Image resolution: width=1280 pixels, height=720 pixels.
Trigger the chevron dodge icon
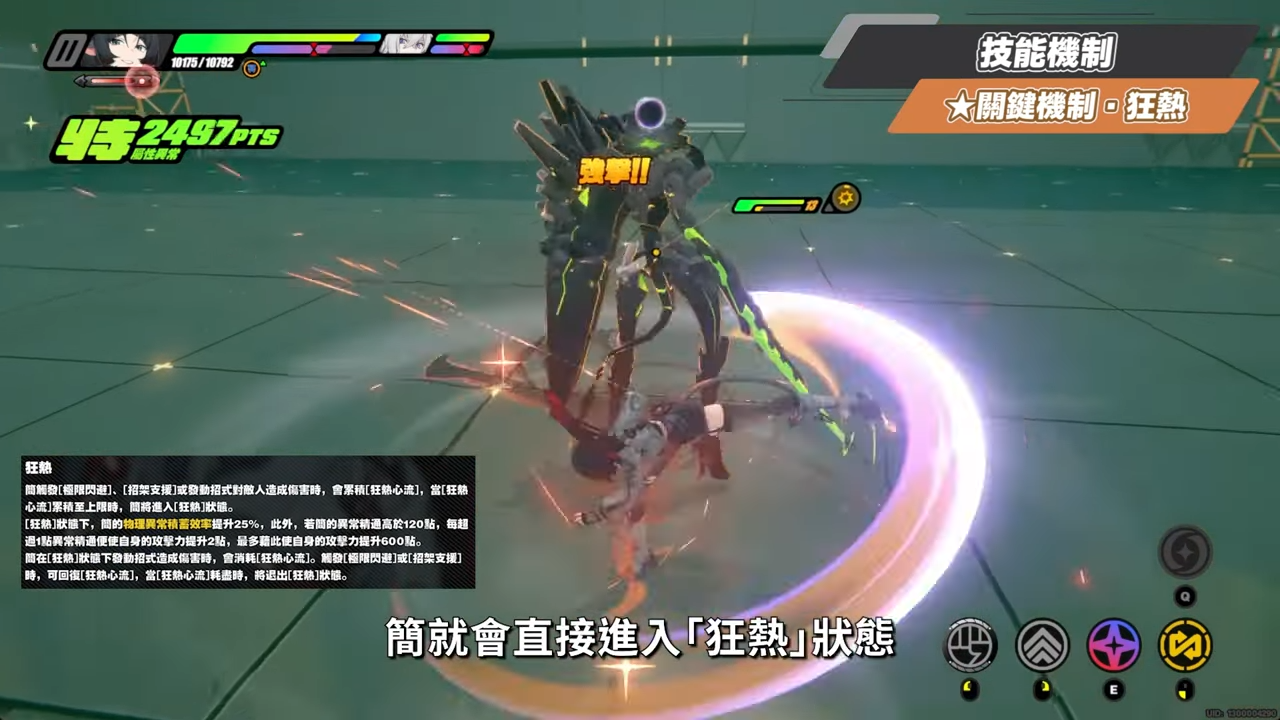point(1042,645)
